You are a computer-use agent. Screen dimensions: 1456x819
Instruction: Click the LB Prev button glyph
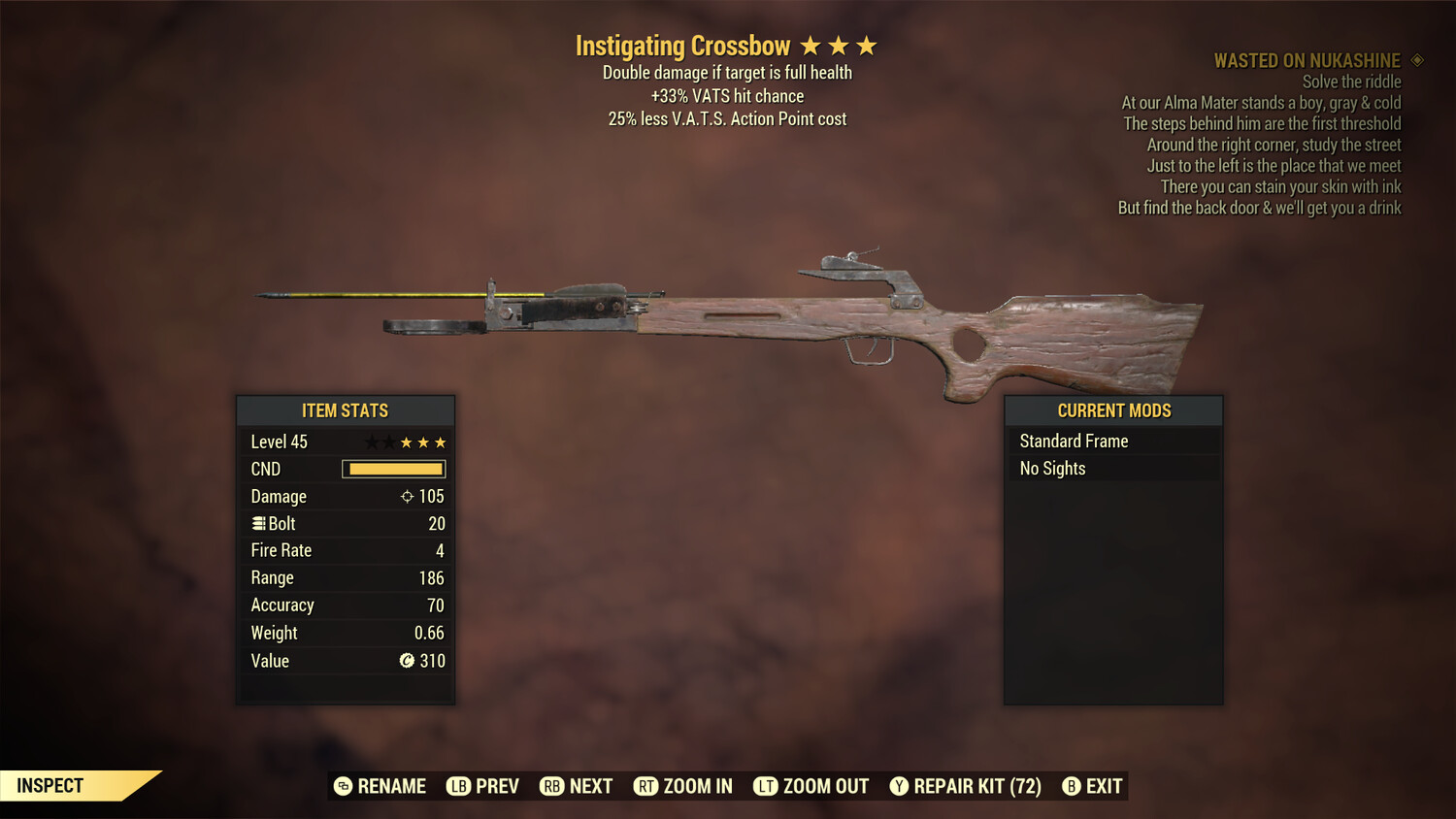[x=457, y=786]
